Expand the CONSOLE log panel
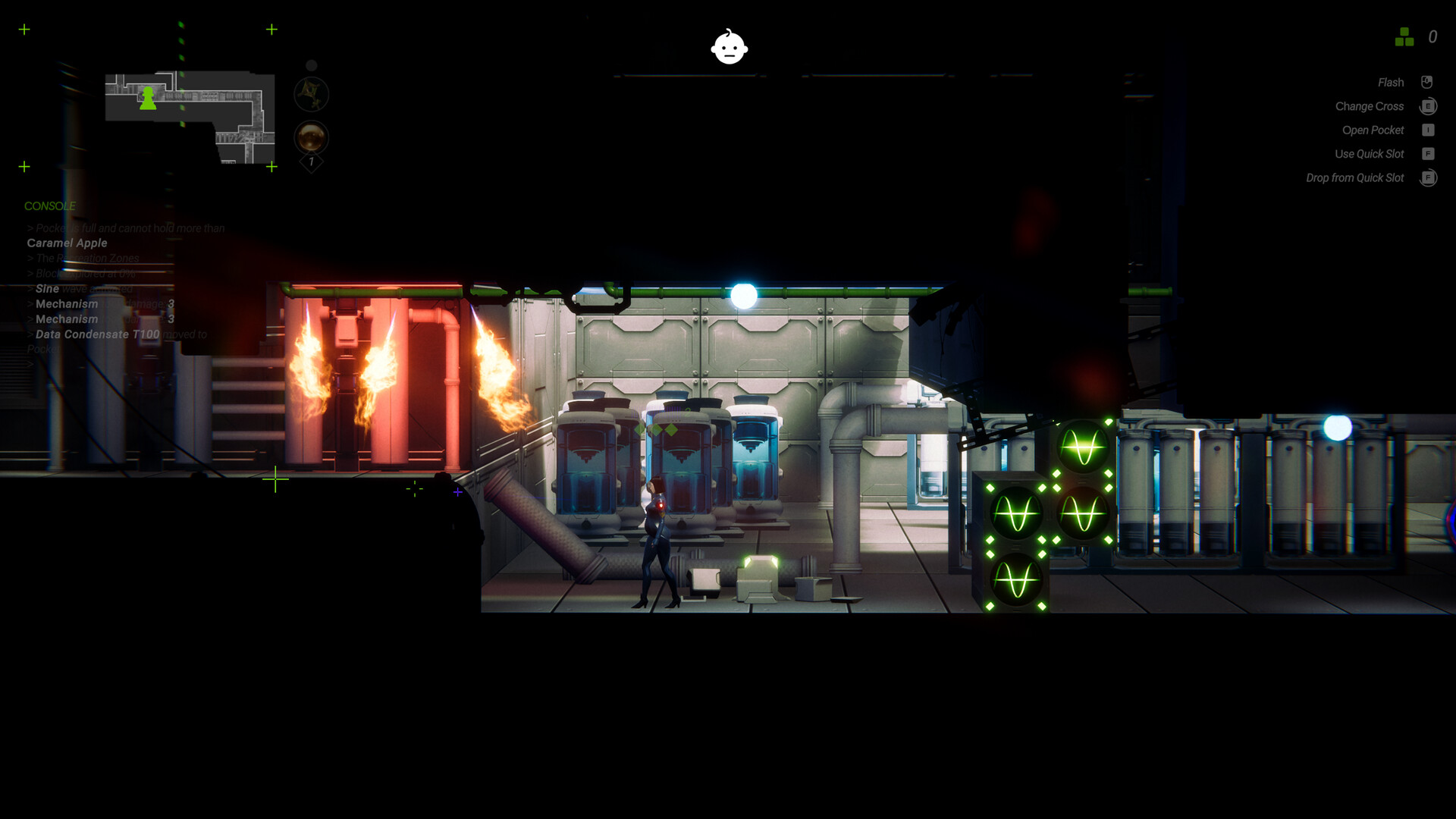The width and height of the screenshot is (1456, 819). point(50,206)
